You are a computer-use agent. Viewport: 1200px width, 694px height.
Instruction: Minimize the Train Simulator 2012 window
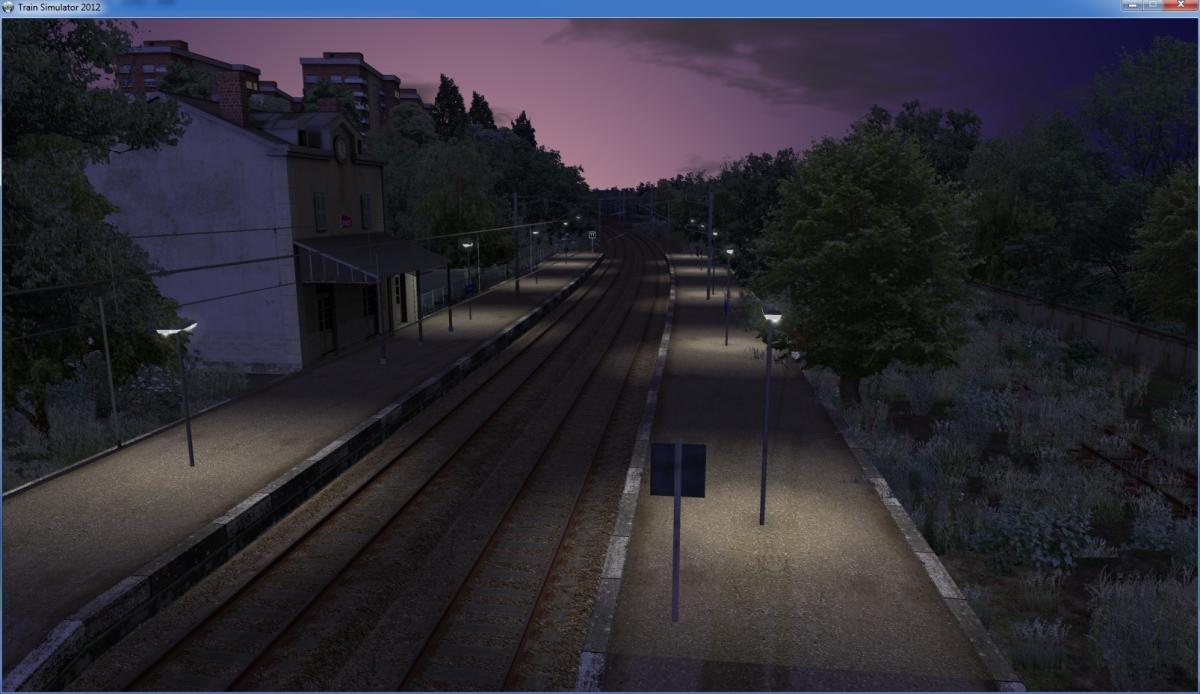click(x=1133, y=6)
